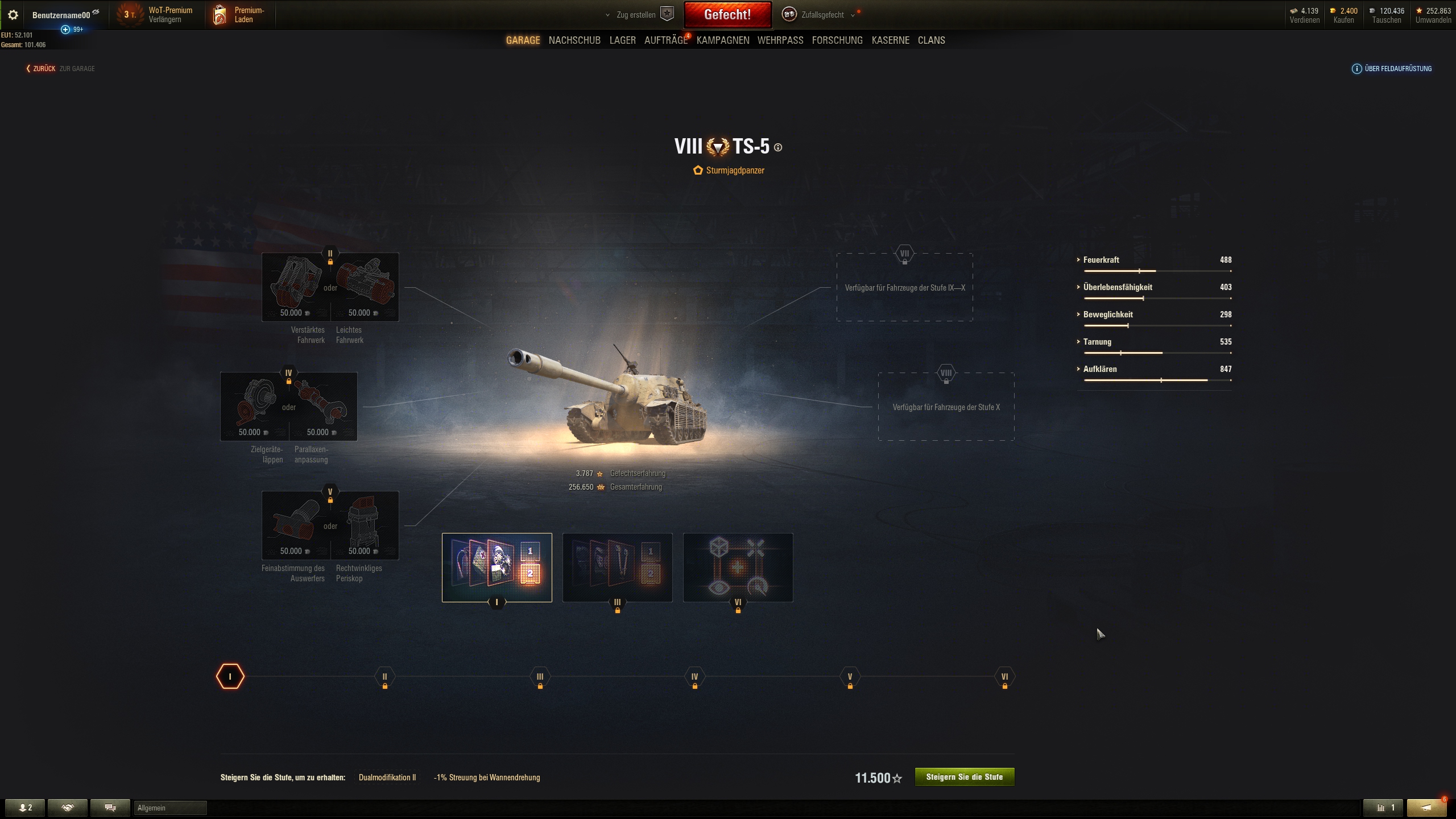Open the KASERNE menu item

click(x=890, y=40)
